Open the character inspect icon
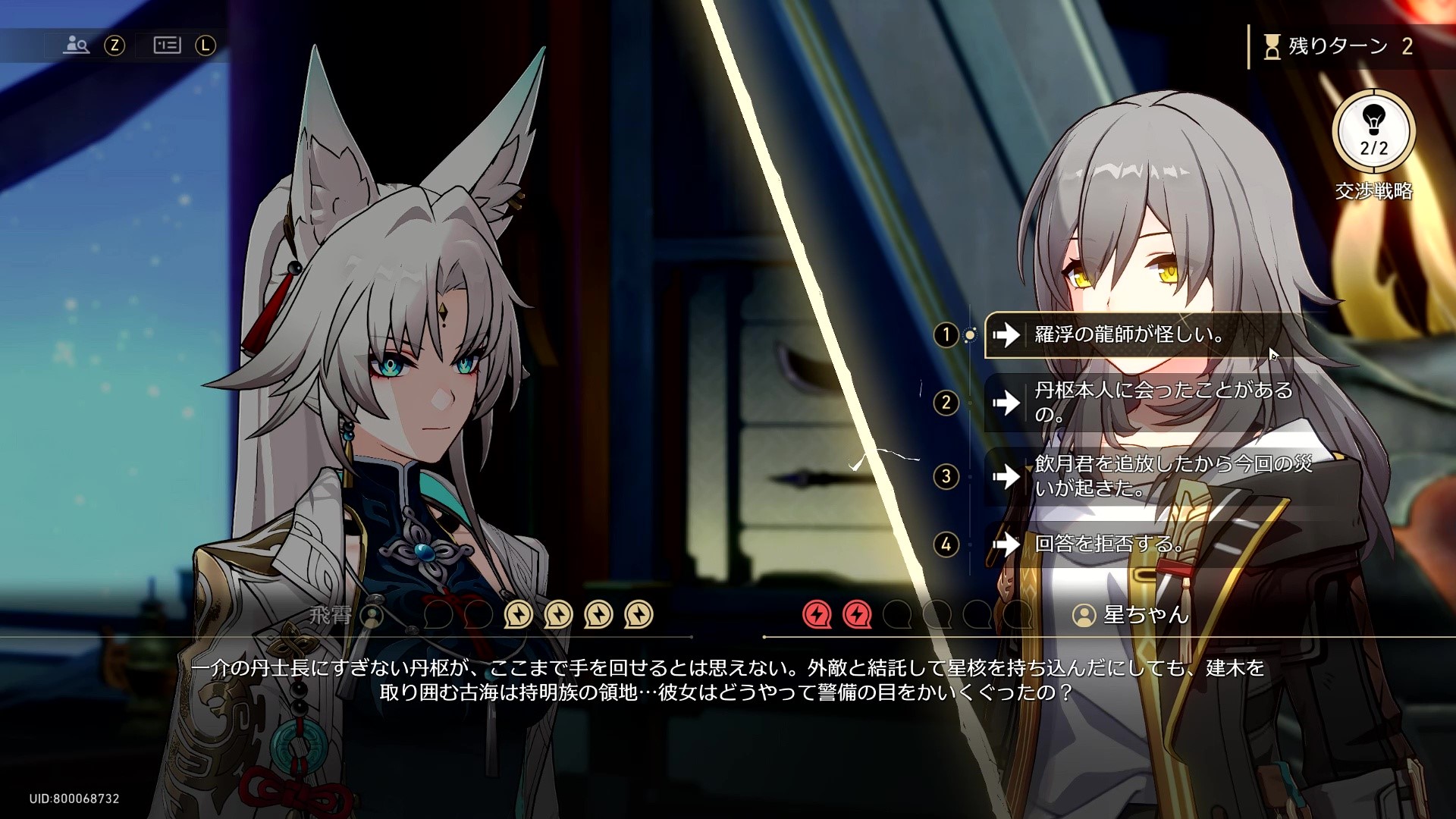The height and width of the screenshot is (819, 1456). pyautogui.click(x=77, y=45)
